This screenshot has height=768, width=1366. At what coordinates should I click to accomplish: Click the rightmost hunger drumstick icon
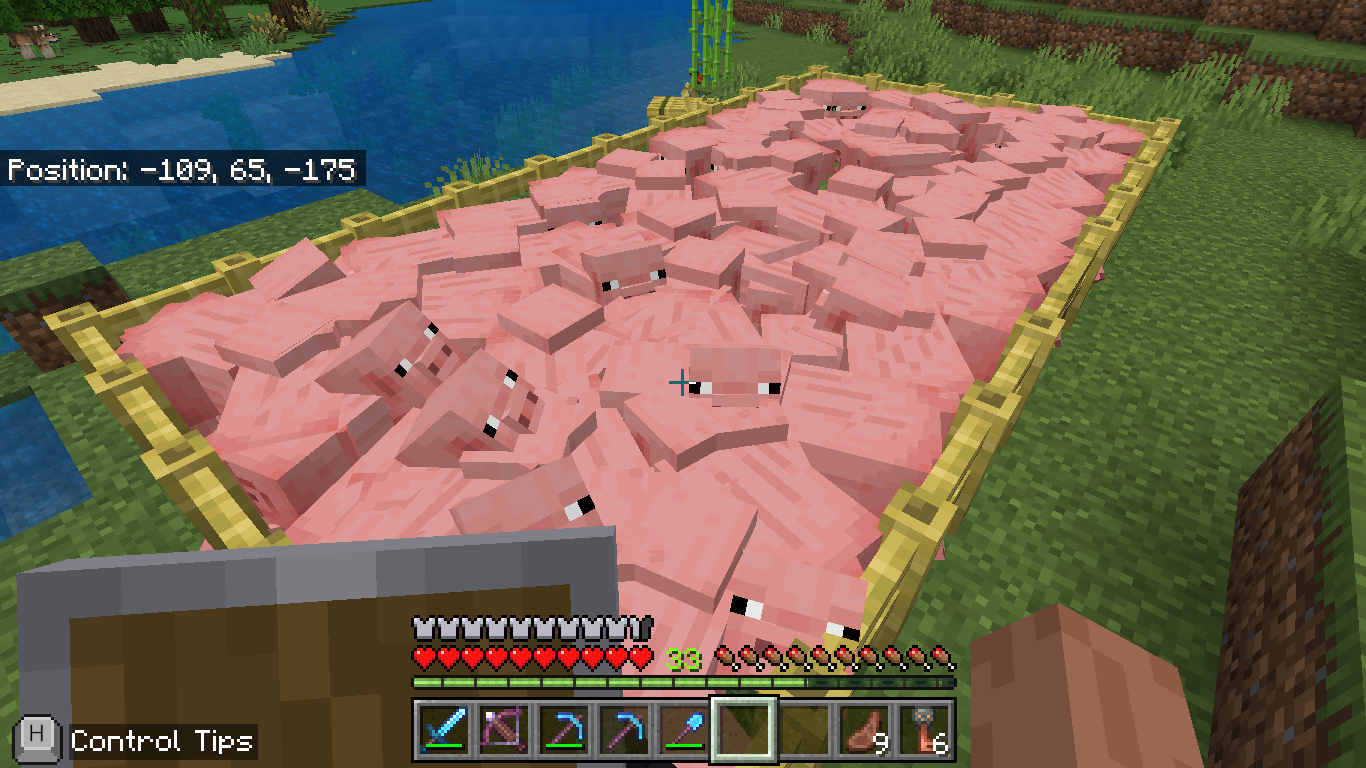pos(945,655)
